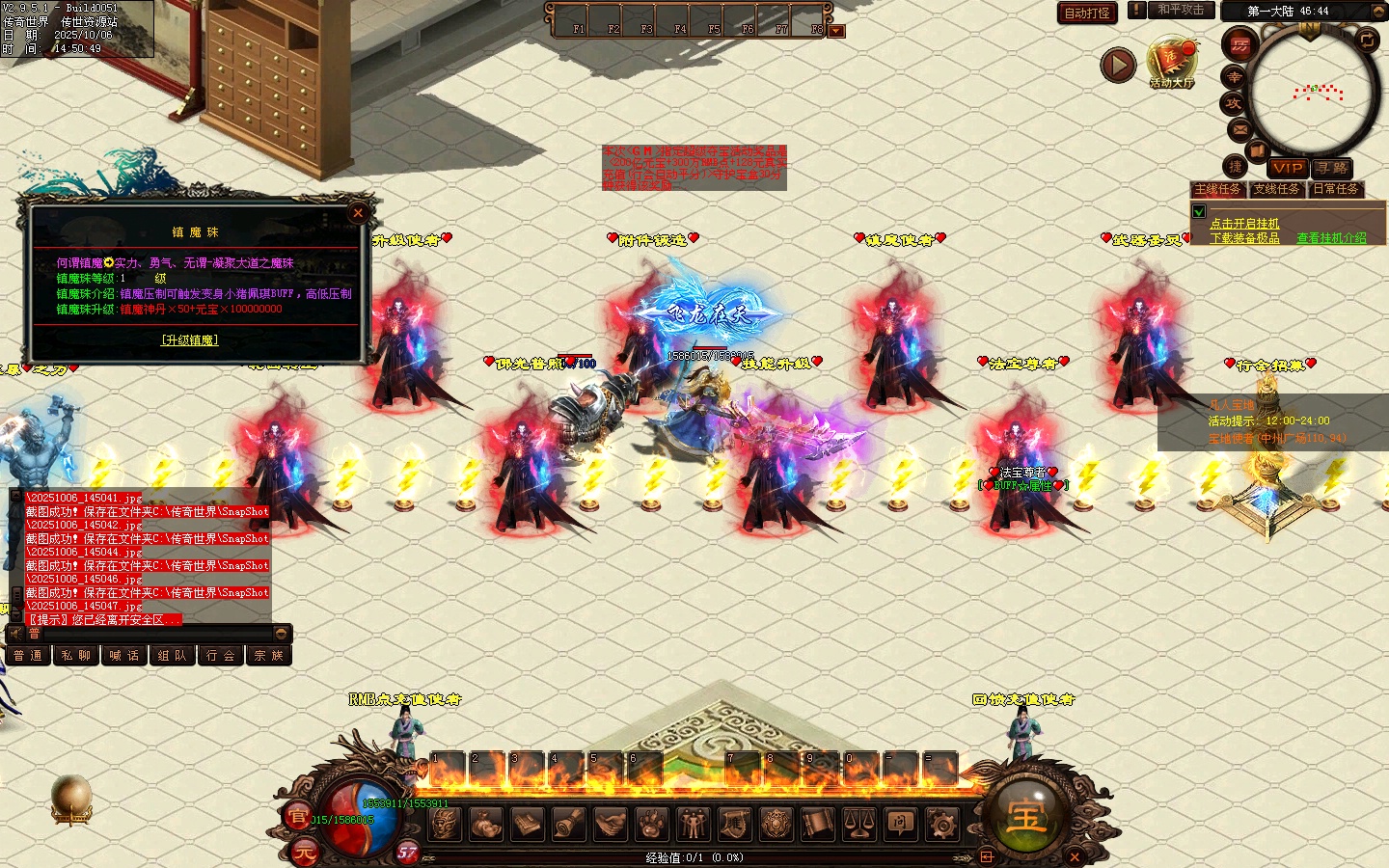Click the 升级镇魔 upgrade link

tap(189, 340)
